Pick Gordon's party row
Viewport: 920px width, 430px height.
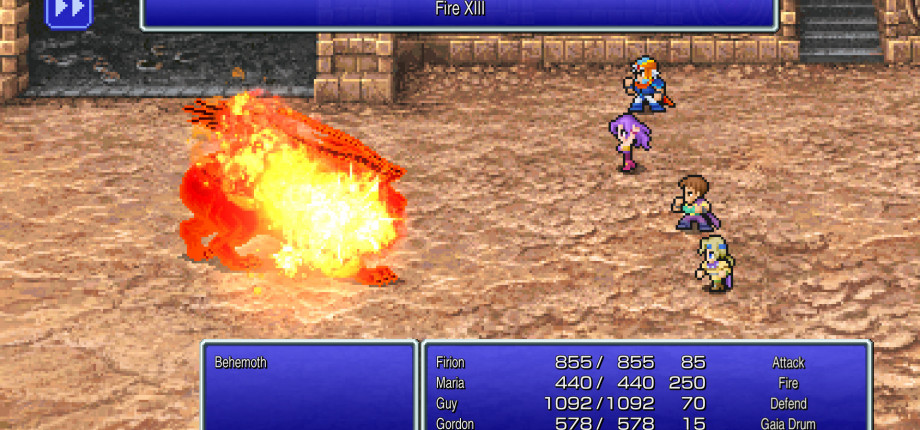point(645,423)
